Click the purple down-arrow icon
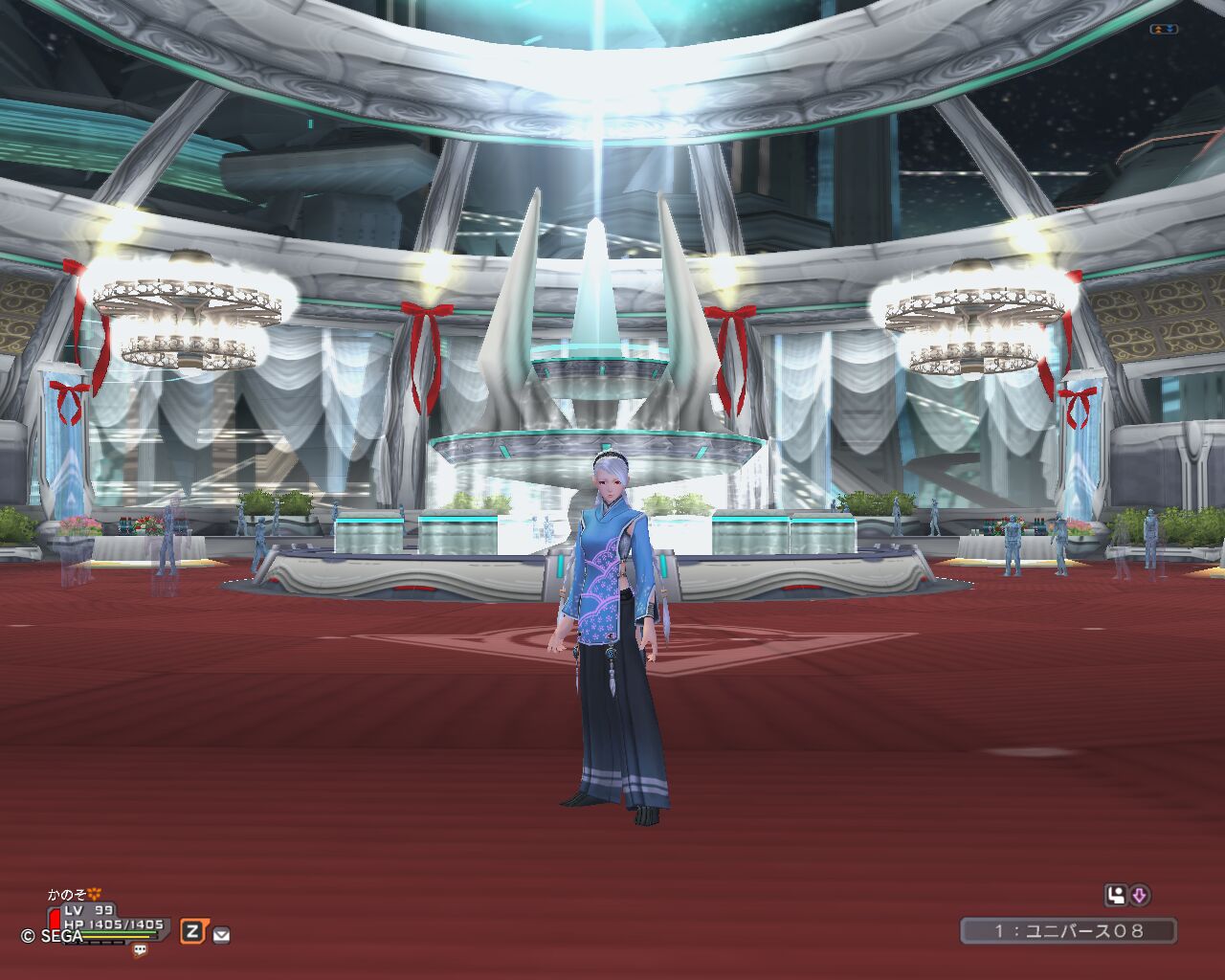Screen dimensions: 1225x980 [x=1139, y=896]
